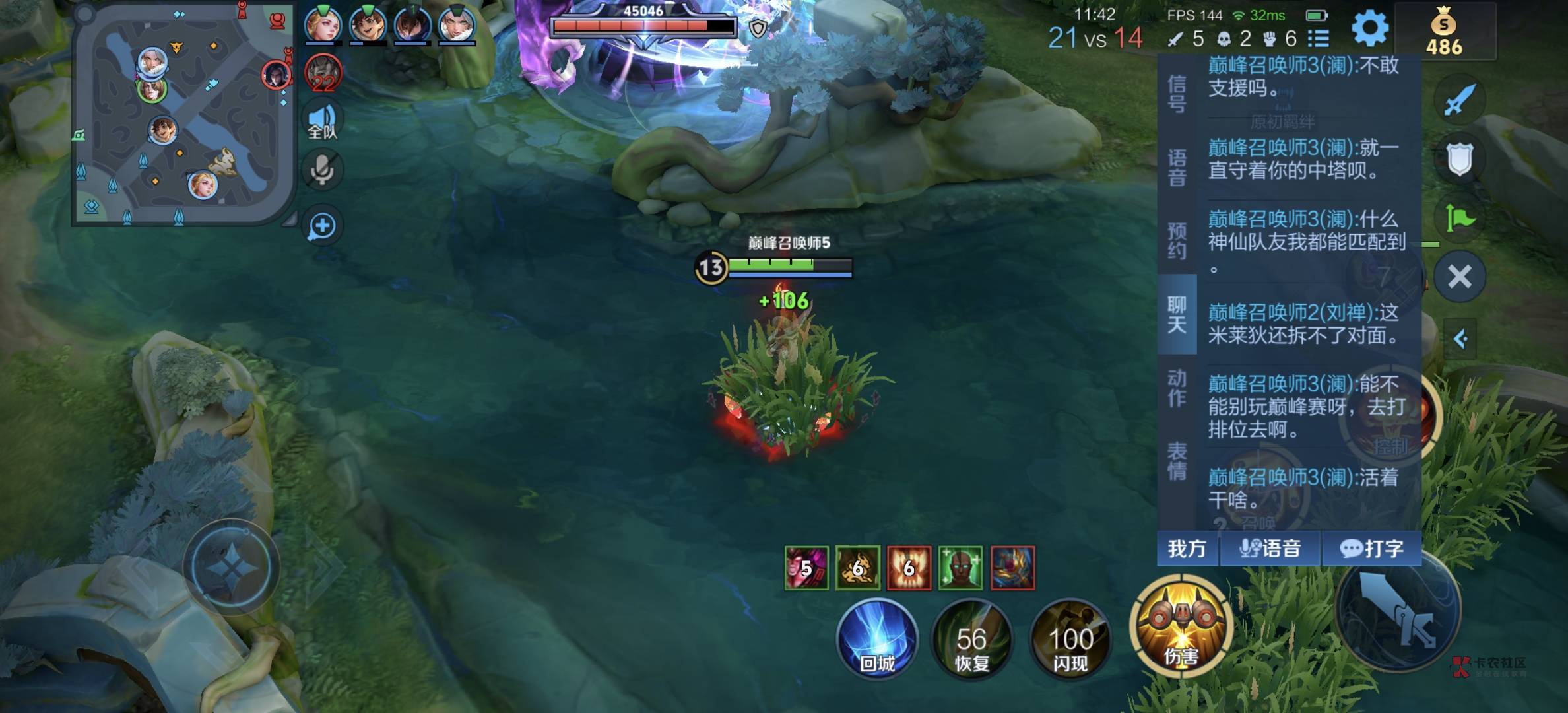
Task: Open the shop via gold coin 486
Action: tap(1444, 32)
